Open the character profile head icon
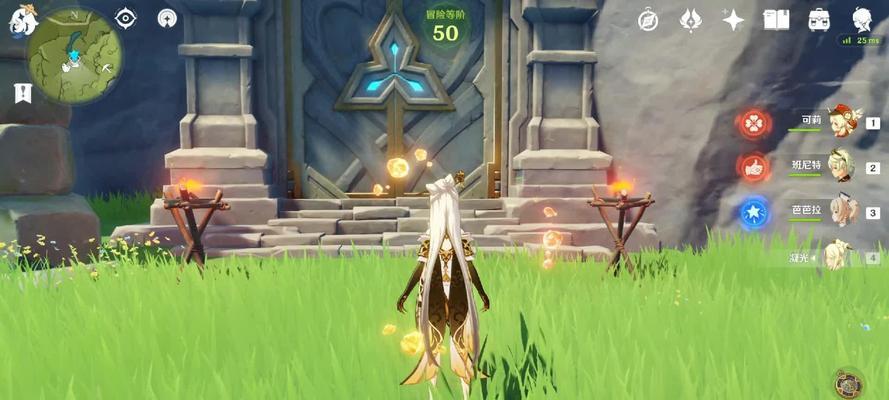 click(862, 19)
